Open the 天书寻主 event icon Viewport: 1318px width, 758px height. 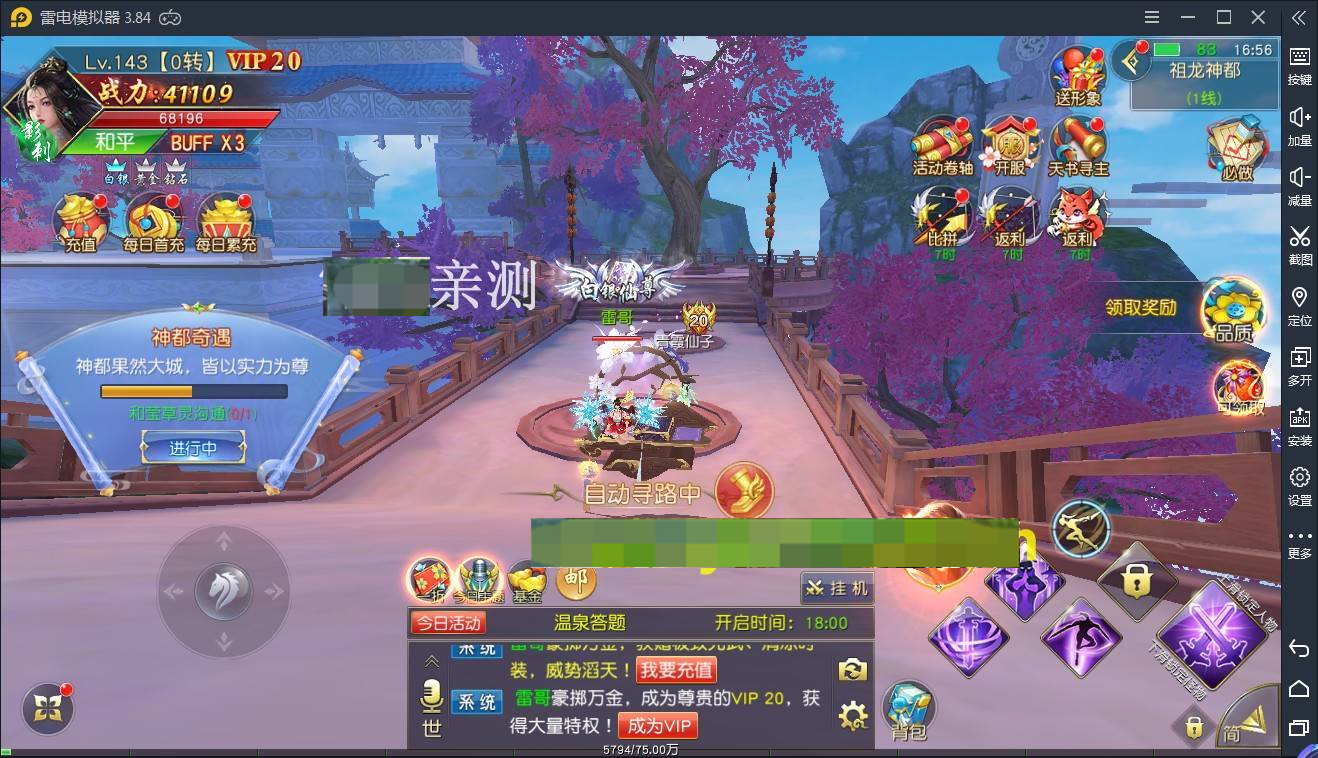pos(1078,140)
